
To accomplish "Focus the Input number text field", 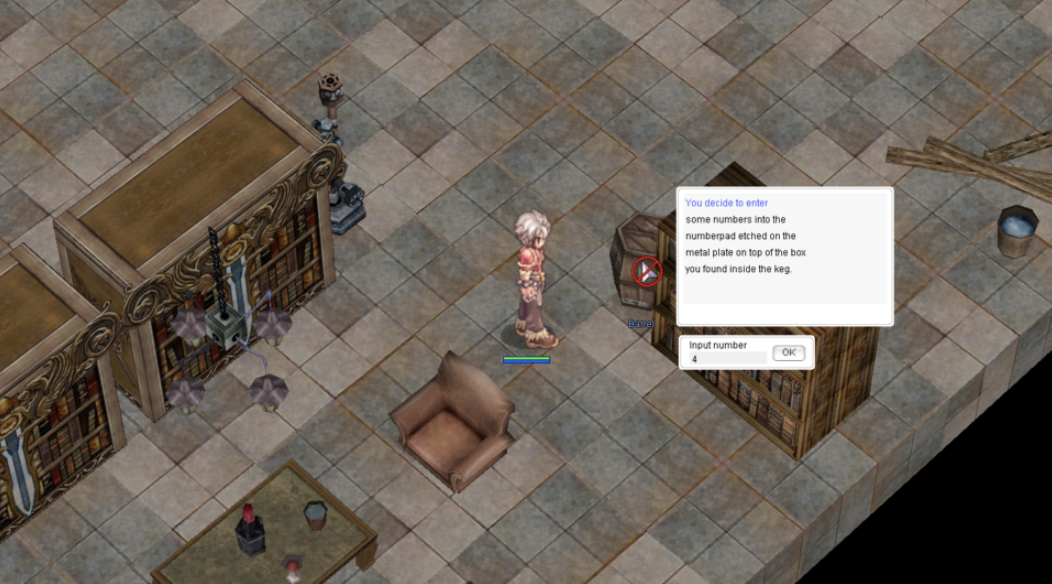I will point(727,358).
